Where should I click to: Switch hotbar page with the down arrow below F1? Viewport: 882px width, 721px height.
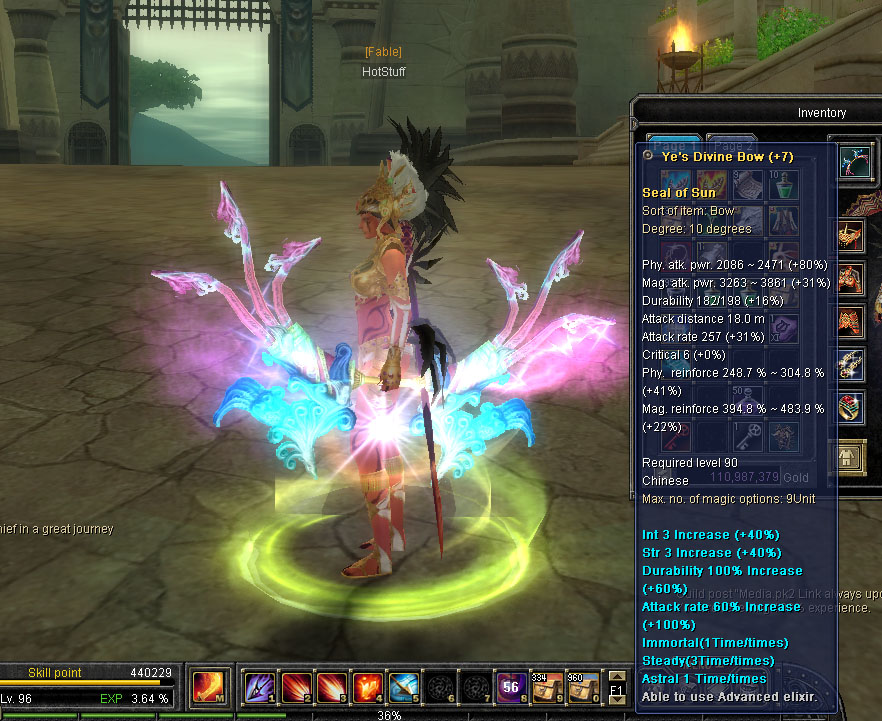click(617, 701)
